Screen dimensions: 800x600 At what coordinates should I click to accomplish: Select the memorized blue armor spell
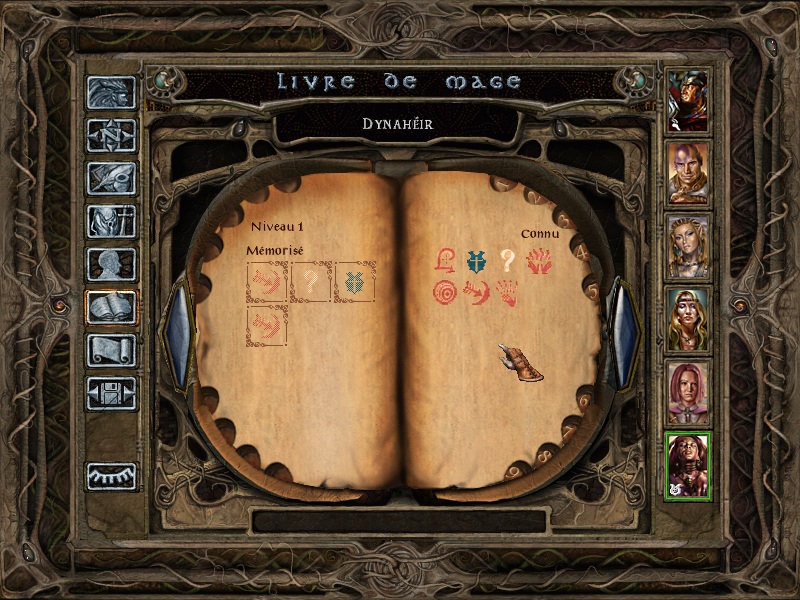point(354,282)
